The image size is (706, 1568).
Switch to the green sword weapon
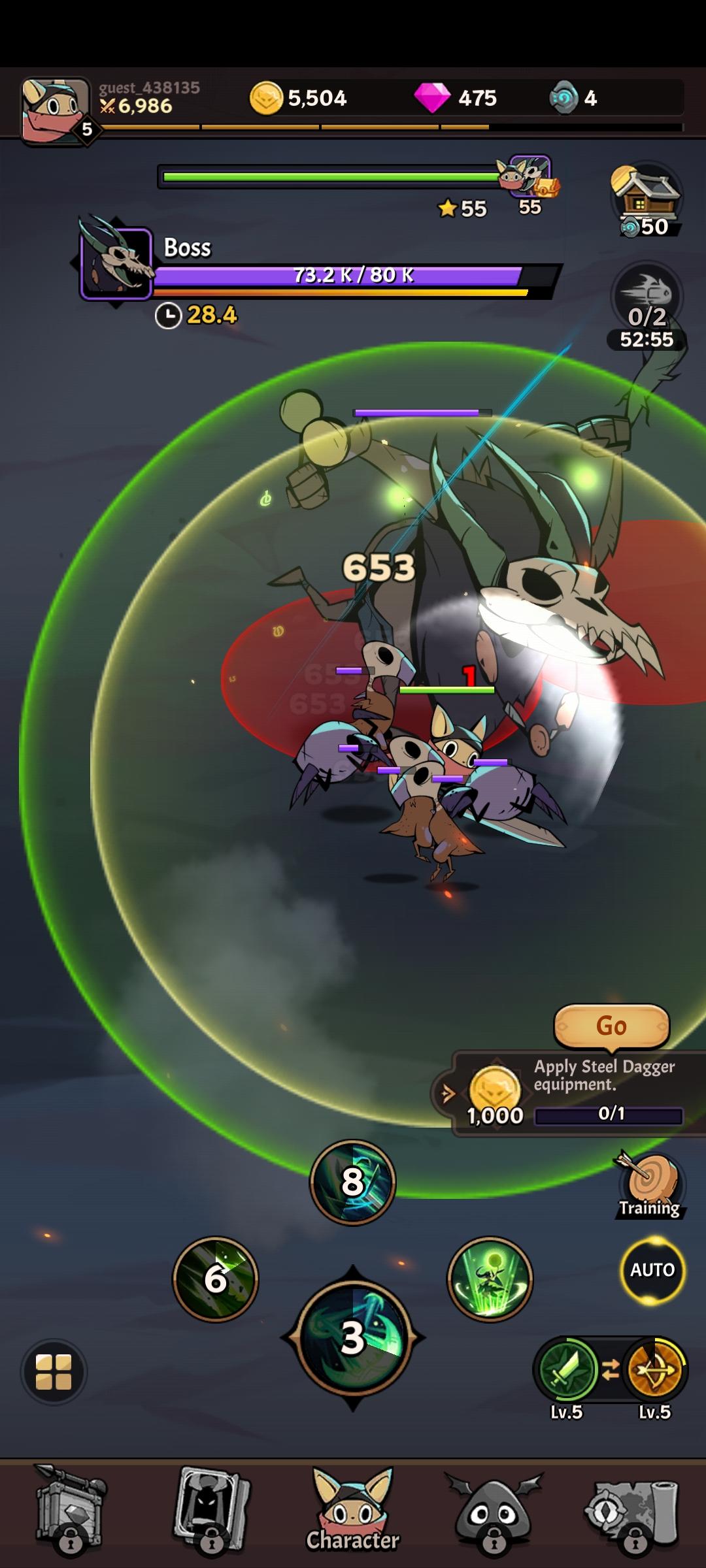coord(566,1369)
